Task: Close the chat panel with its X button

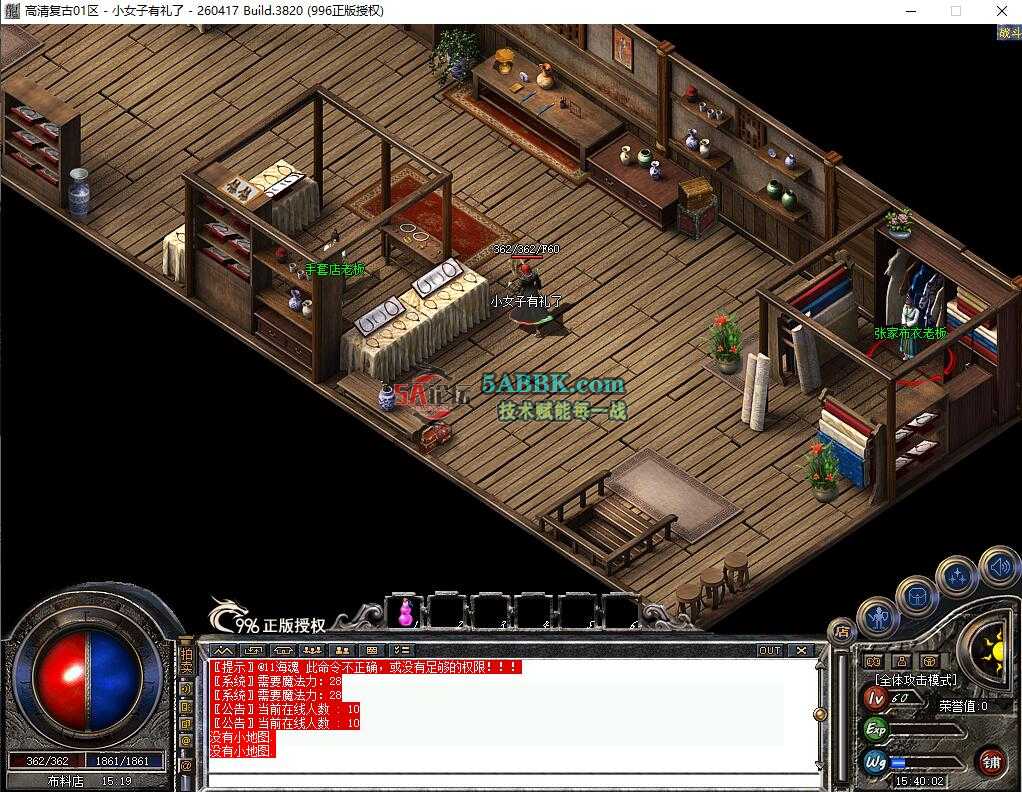Action: point(802,650)
